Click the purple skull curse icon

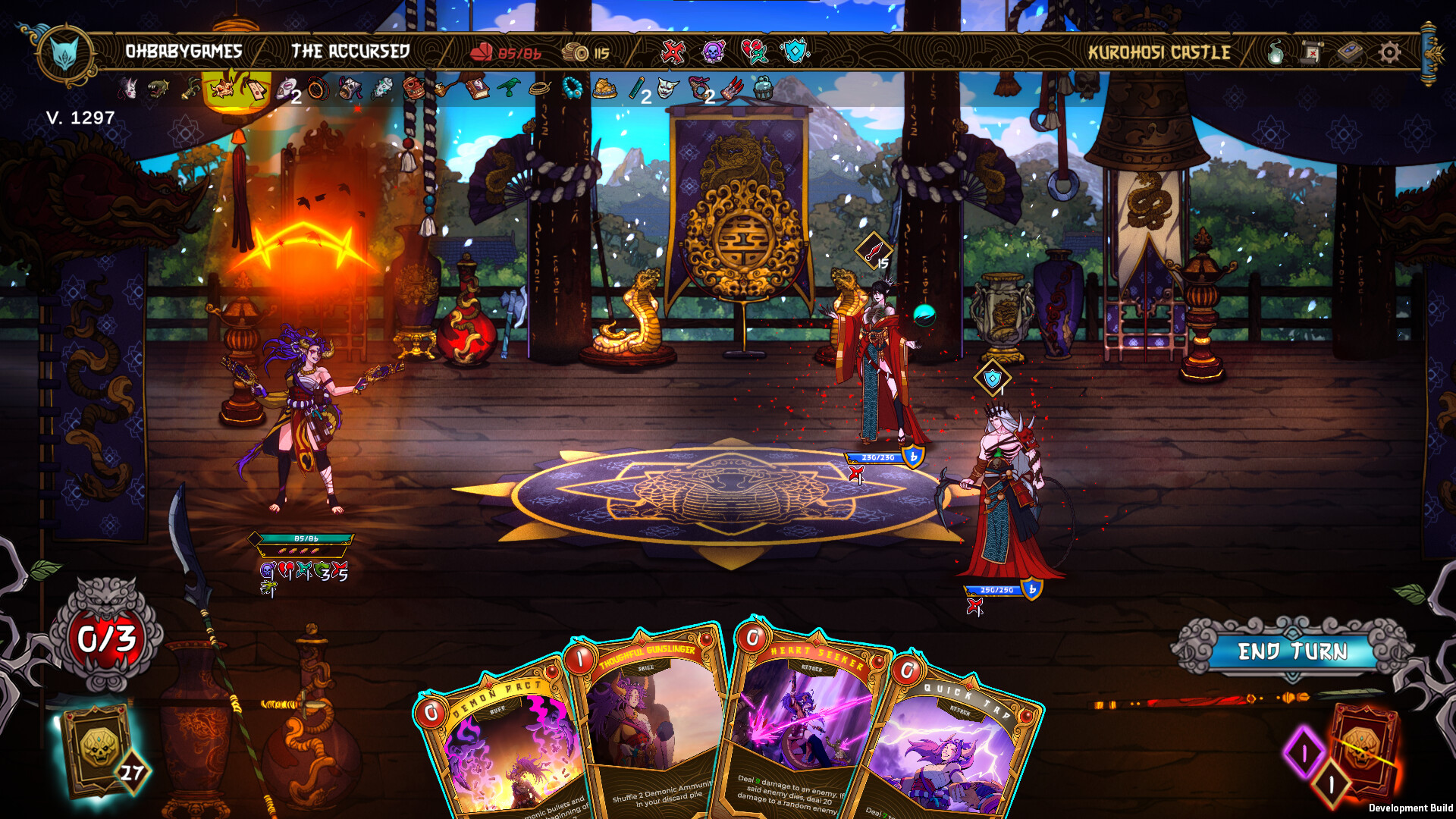(x=713, y=53)
